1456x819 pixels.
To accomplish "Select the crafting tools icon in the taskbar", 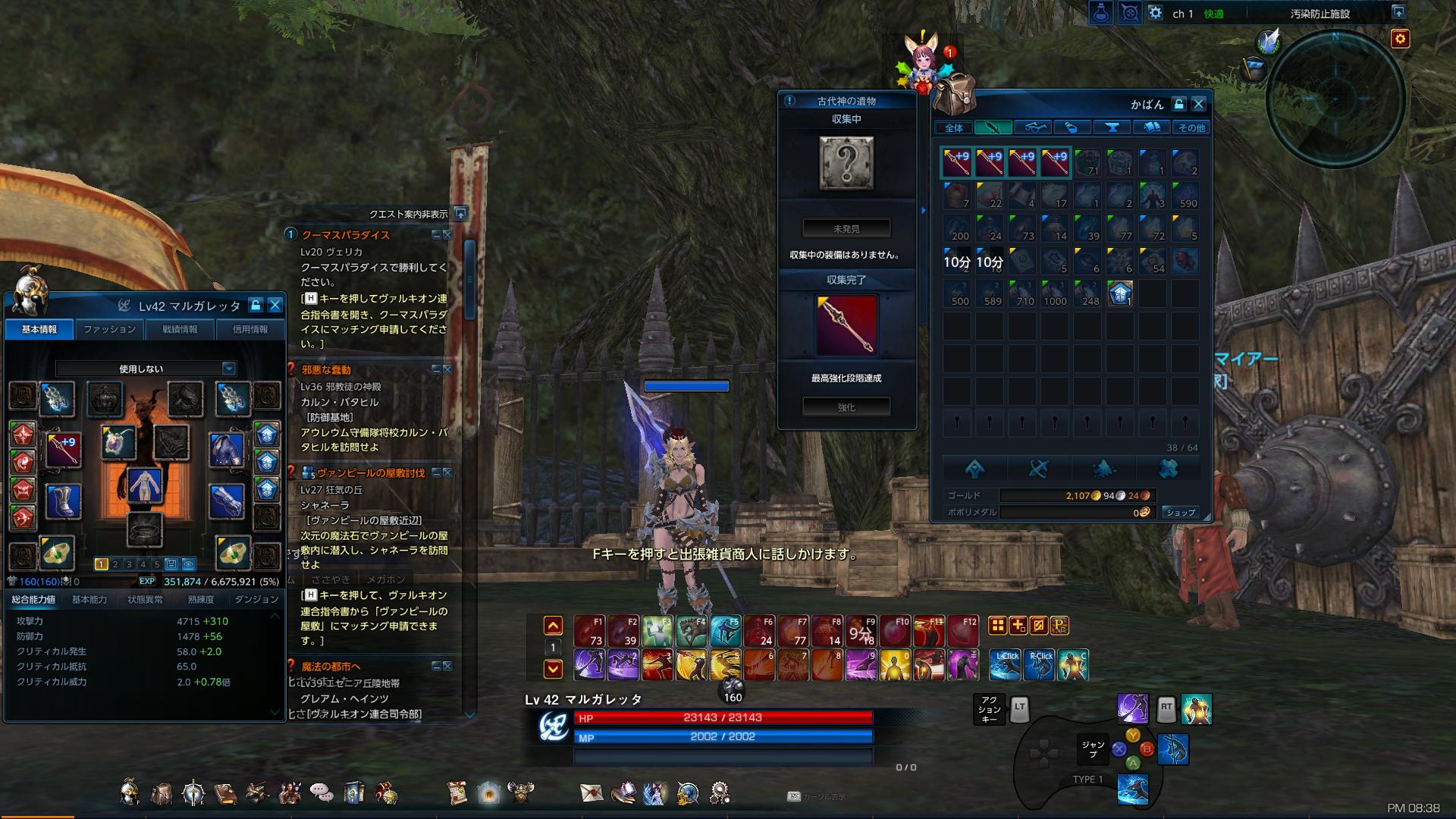I will (x=256, y=794).
